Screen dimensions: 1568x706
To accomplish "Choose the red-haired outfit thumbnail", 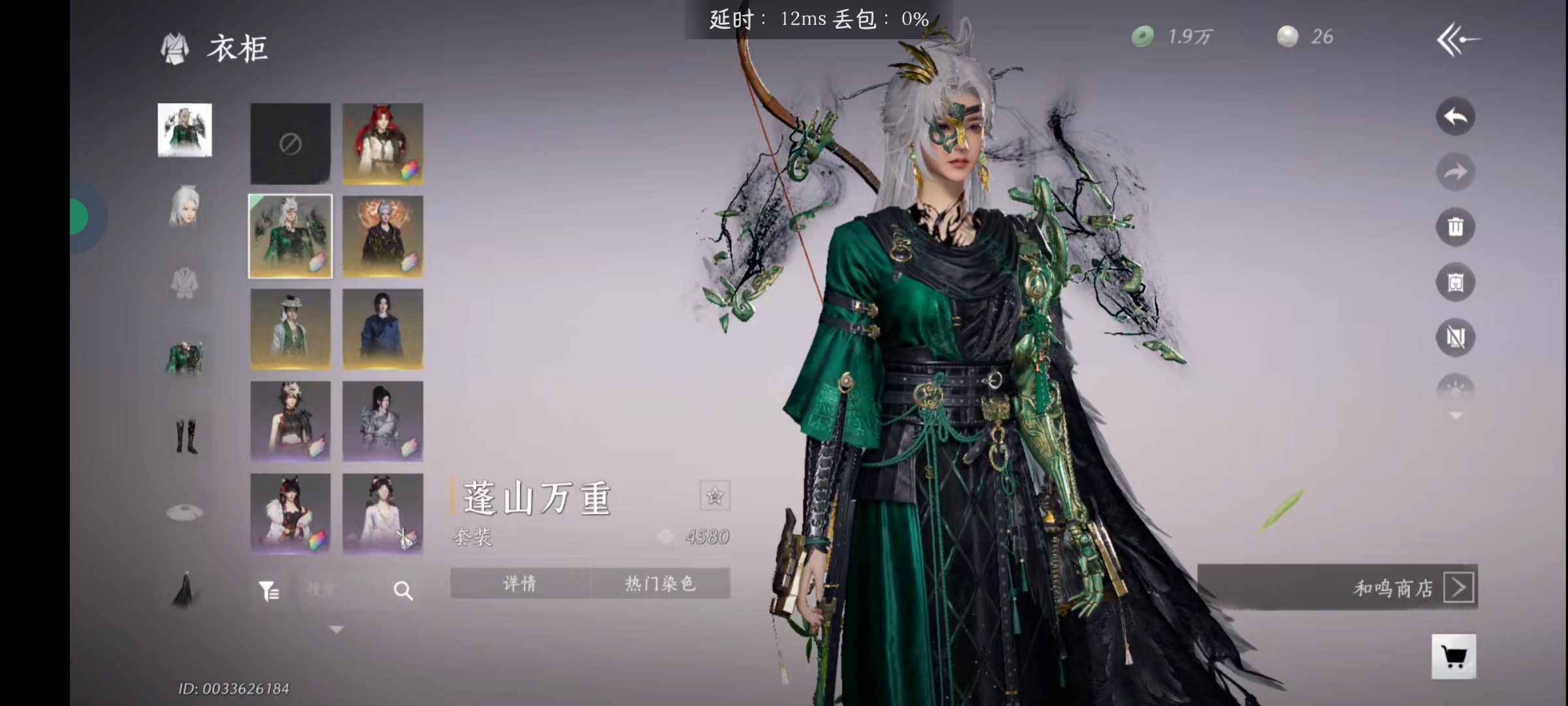I will (383, 144).
